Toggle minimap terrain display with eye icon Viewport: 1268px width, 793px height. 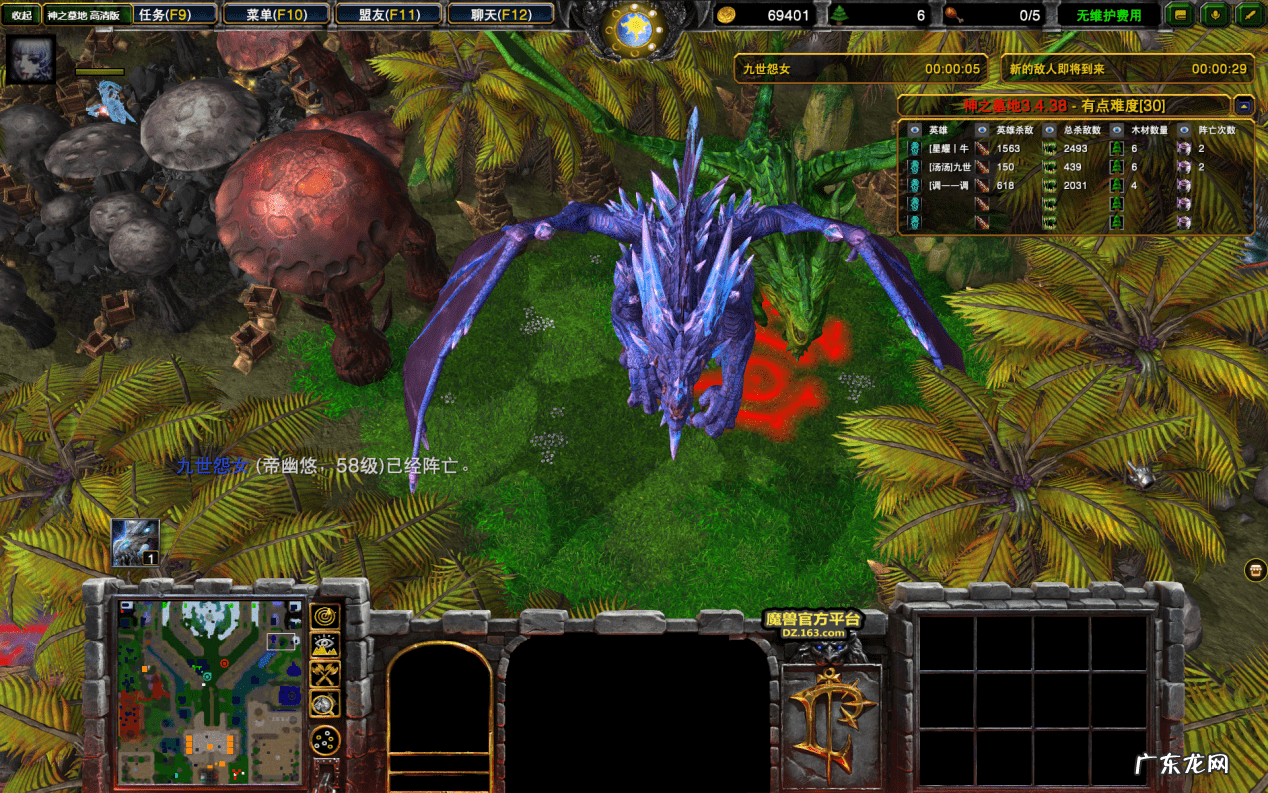(325, 646)
